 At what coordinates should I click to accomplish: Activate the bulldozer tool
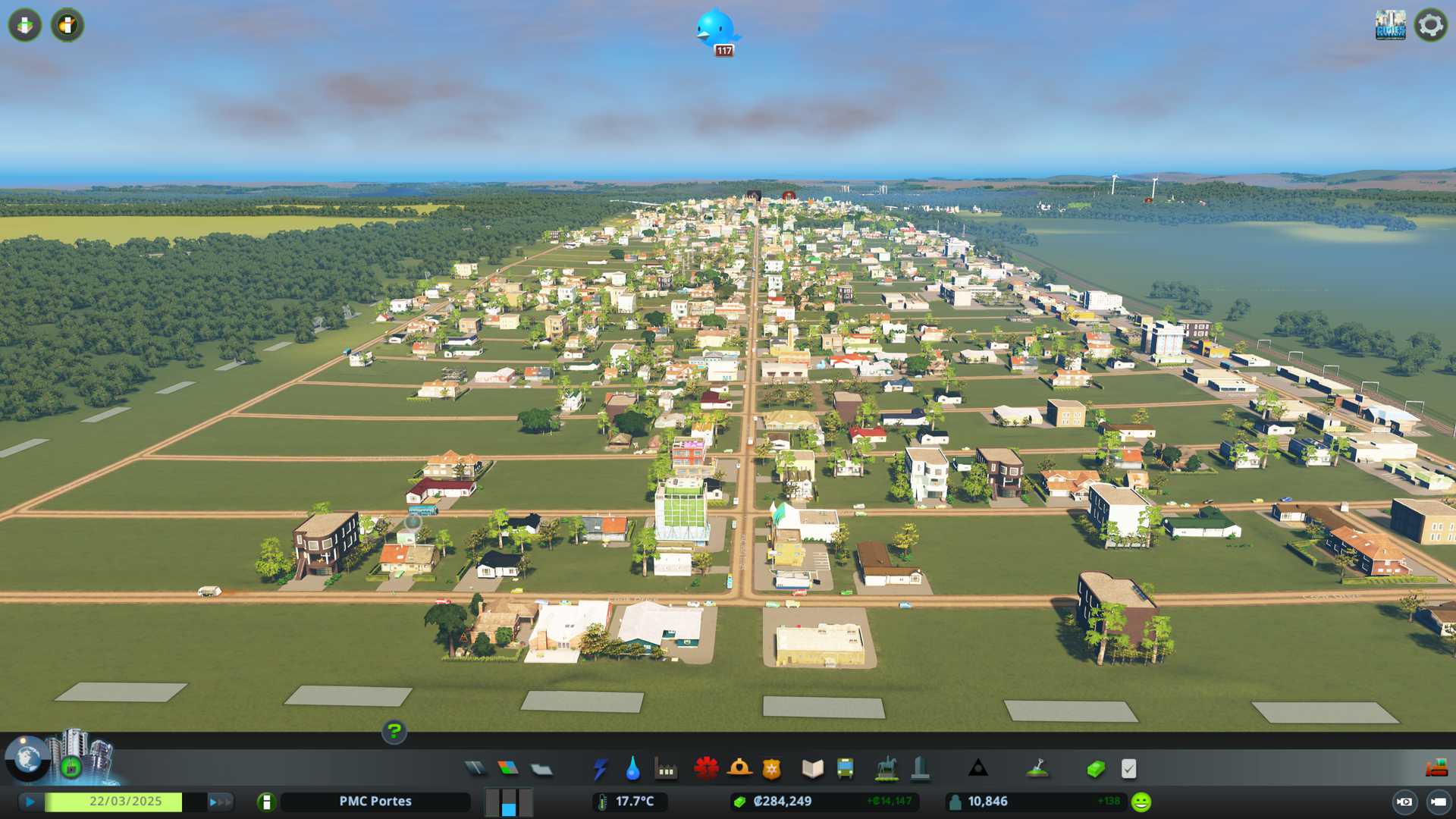(1436, 769)
